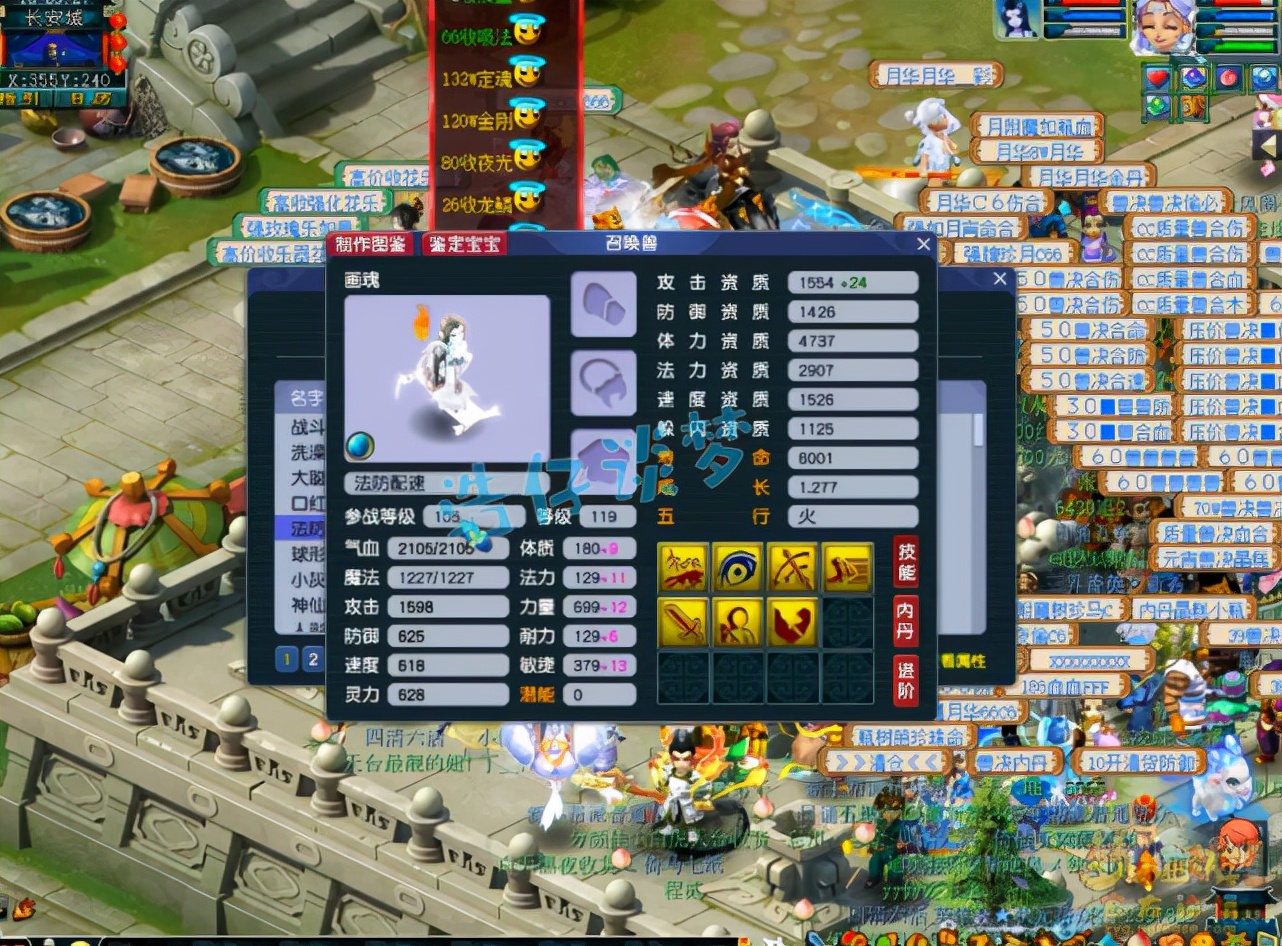Screen dimensions: 1282x946
Task: Click the bow and arrow pet skill icon
Action: click(793, 567)
